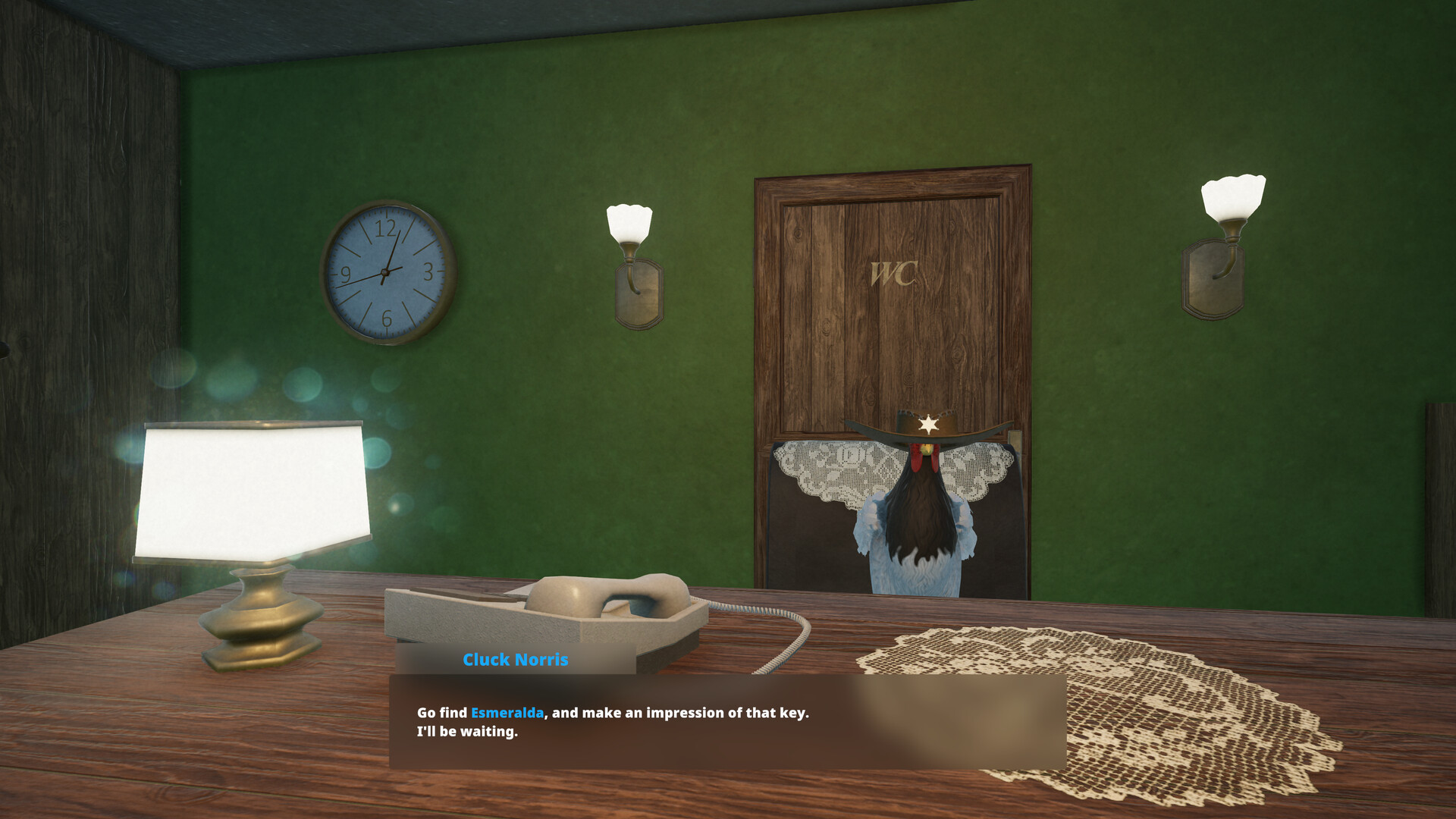
Task: Click the right wall sconce light
Action: tap(1232, 197)
